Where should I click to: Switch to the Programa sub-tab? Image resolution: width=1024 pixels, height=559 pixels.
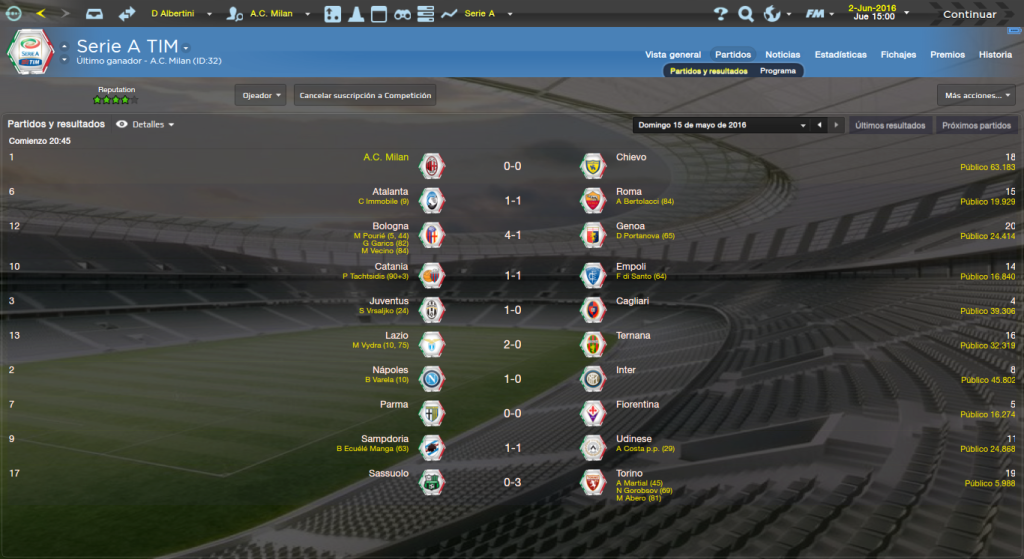(x=778, y=71)
